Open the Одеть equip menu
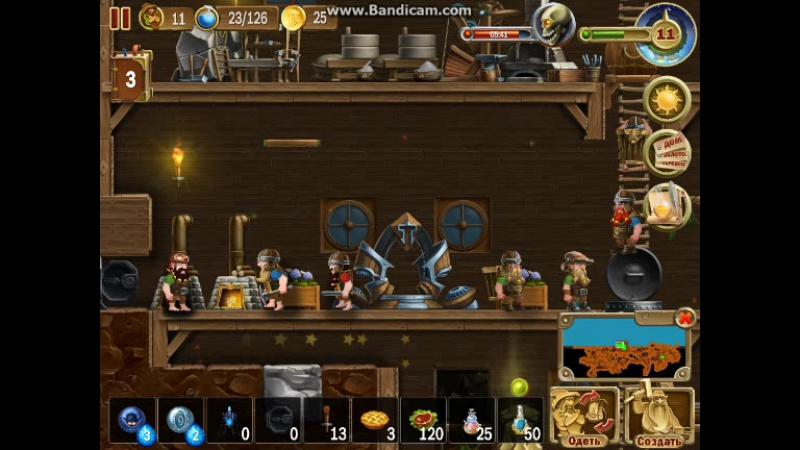The image size is (800, 450). pos(583,416)
